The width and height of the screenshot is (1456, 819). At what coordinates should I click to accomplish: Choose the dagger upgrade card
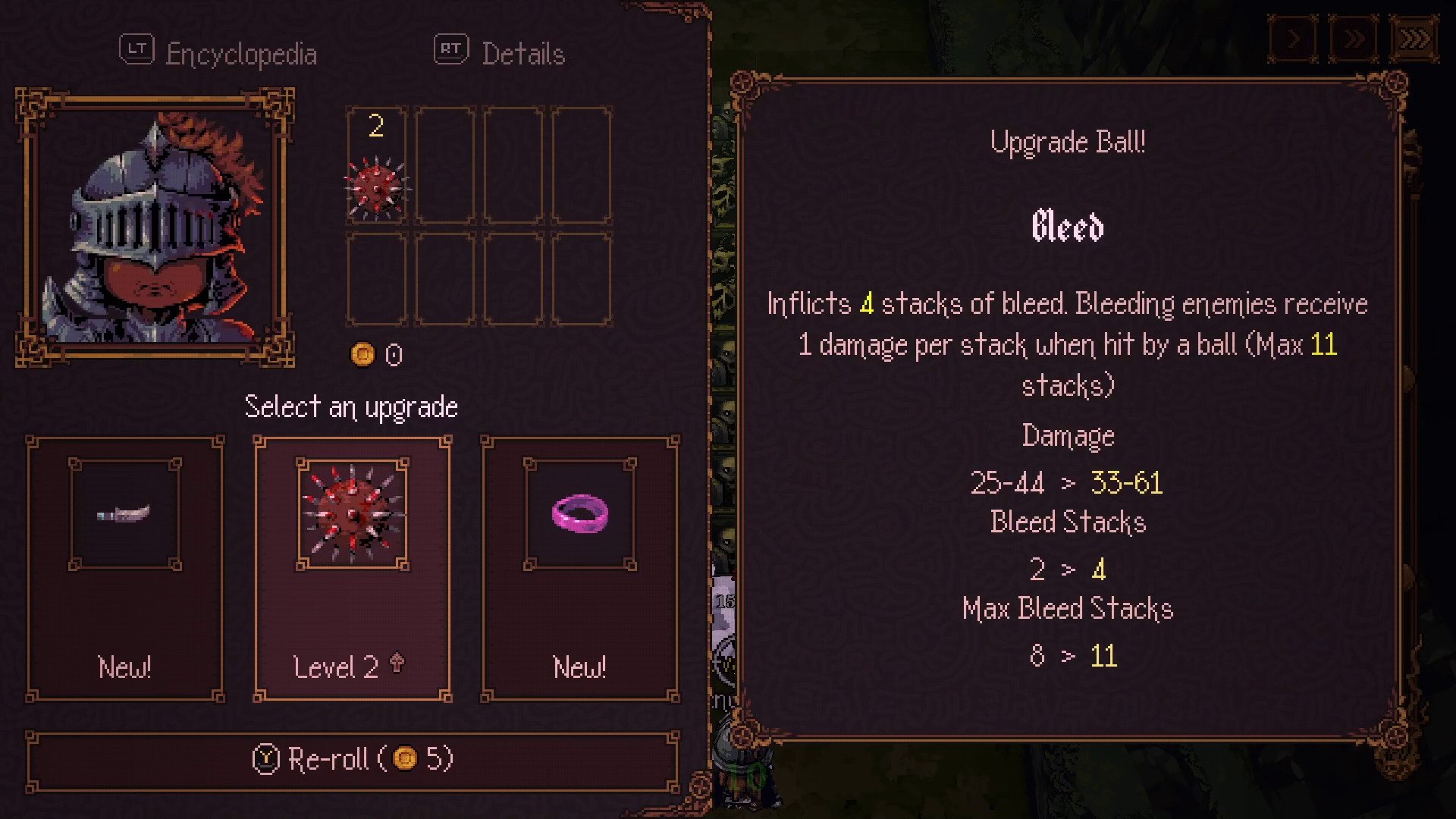click(x=125, y=569)
